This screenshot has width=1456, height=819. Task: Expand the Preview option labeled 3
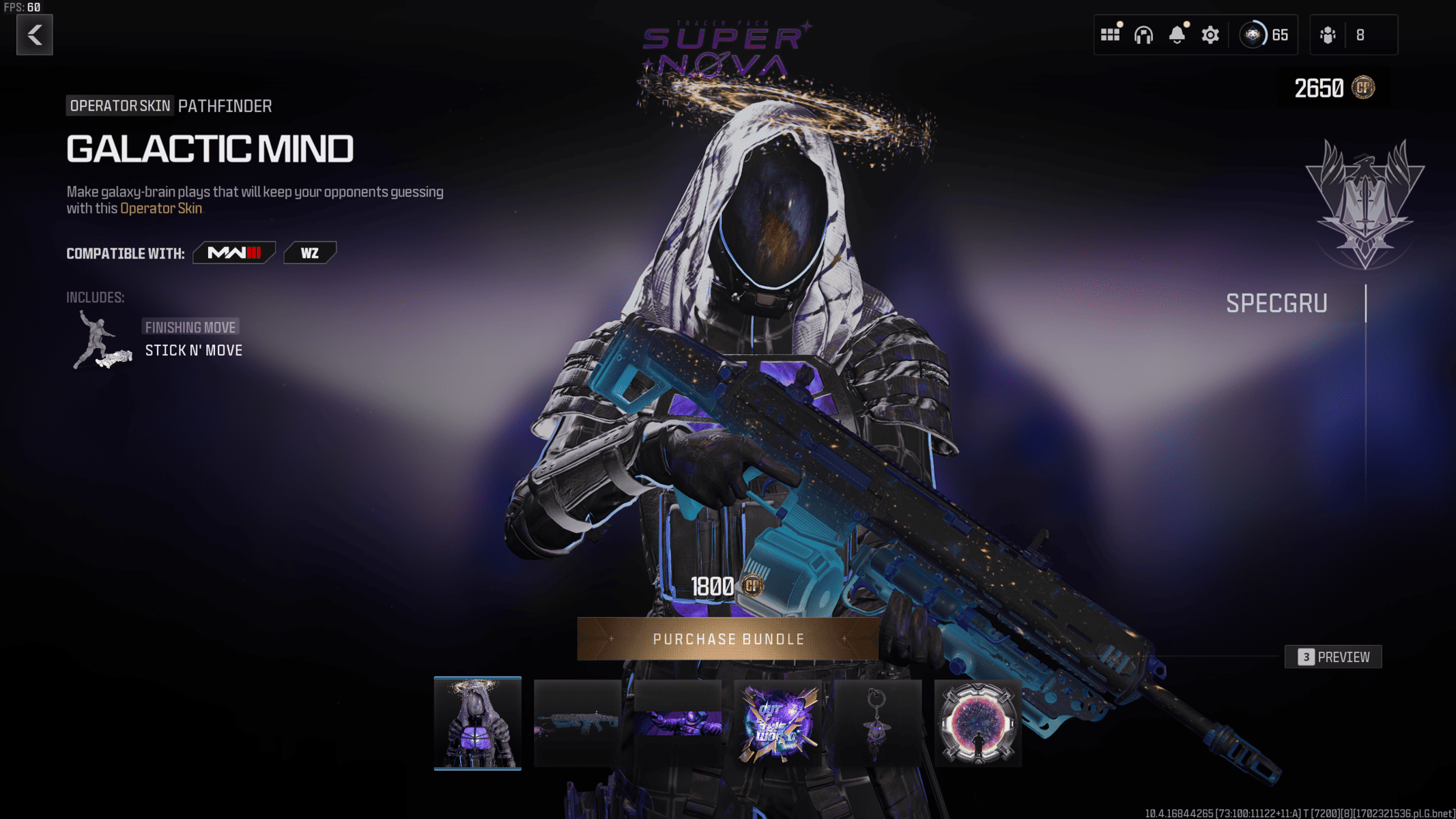[1332, 657]
